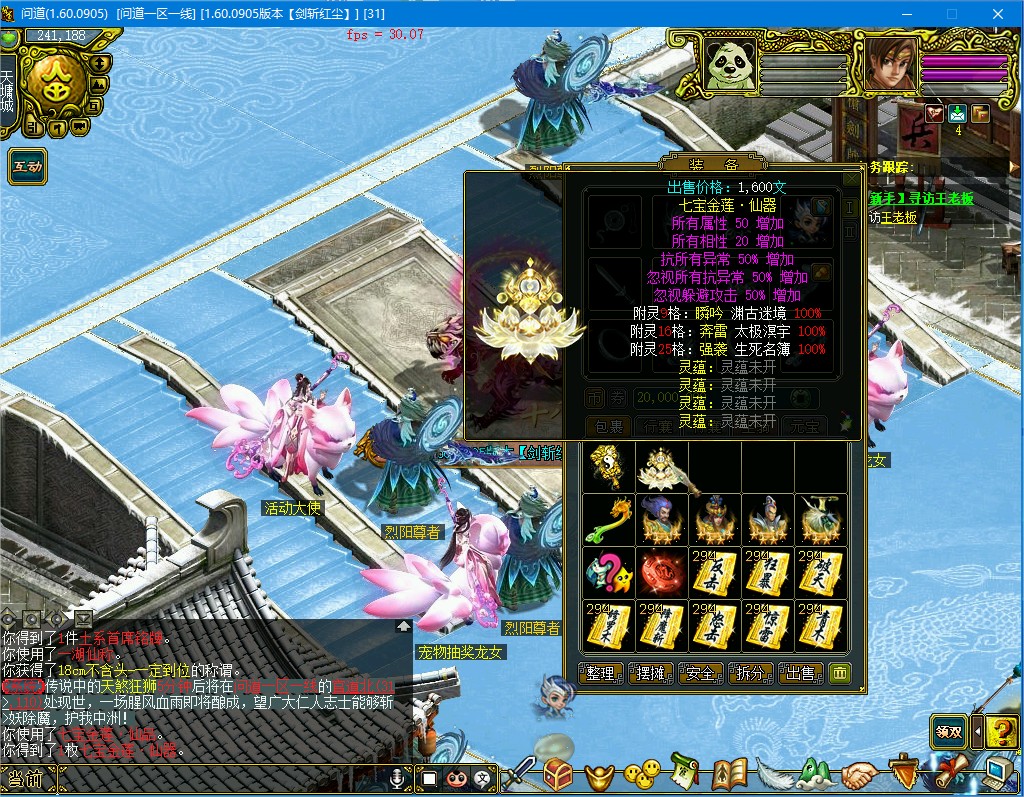Viewport: 1024px width, 797px height.
Task: Click the yellow question mark help button
Action: tap(1001, 732)
